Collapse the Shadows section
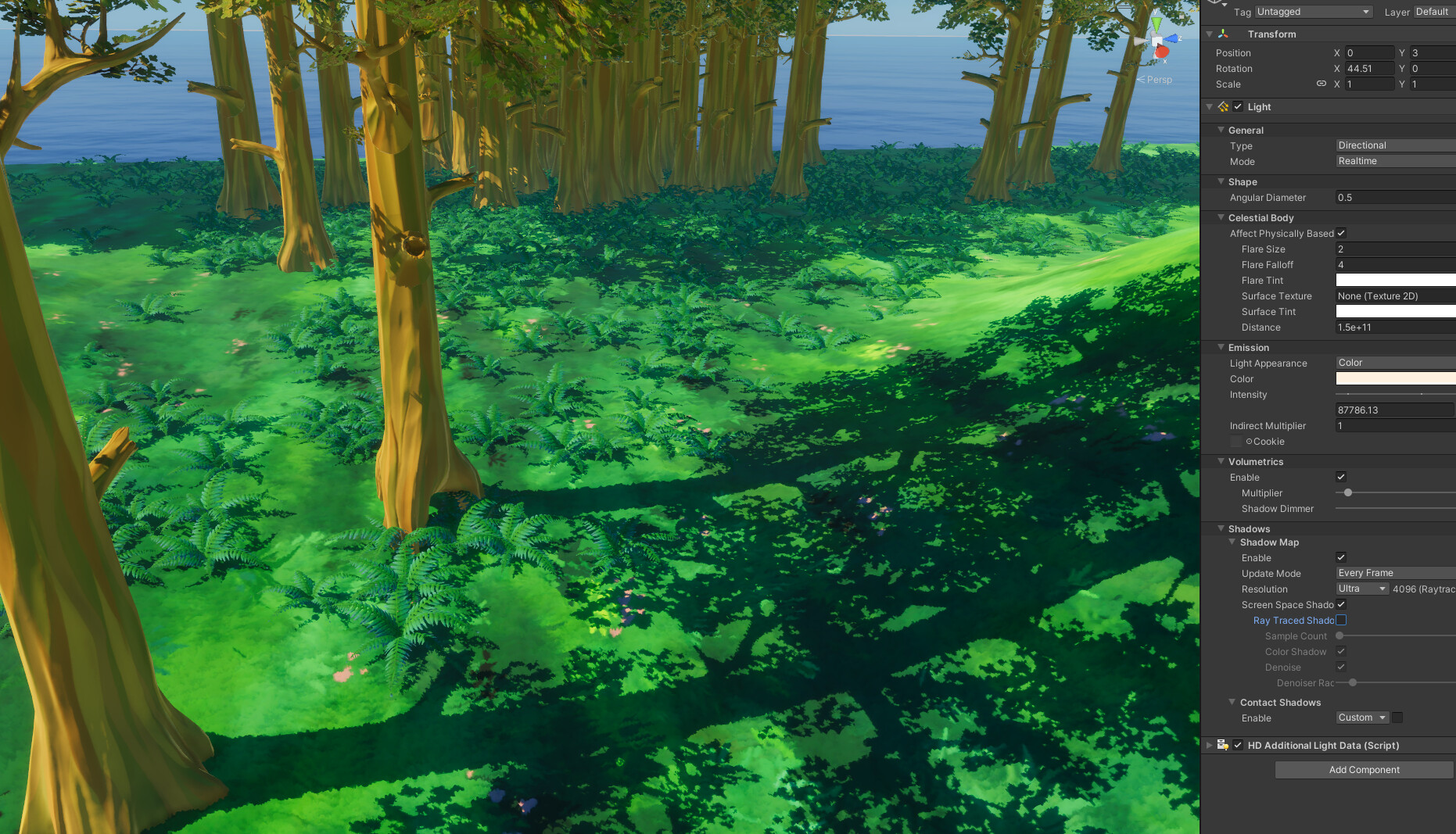Image resolution: width=1456 pixels, height=834 pixels. pos(1221,528)
